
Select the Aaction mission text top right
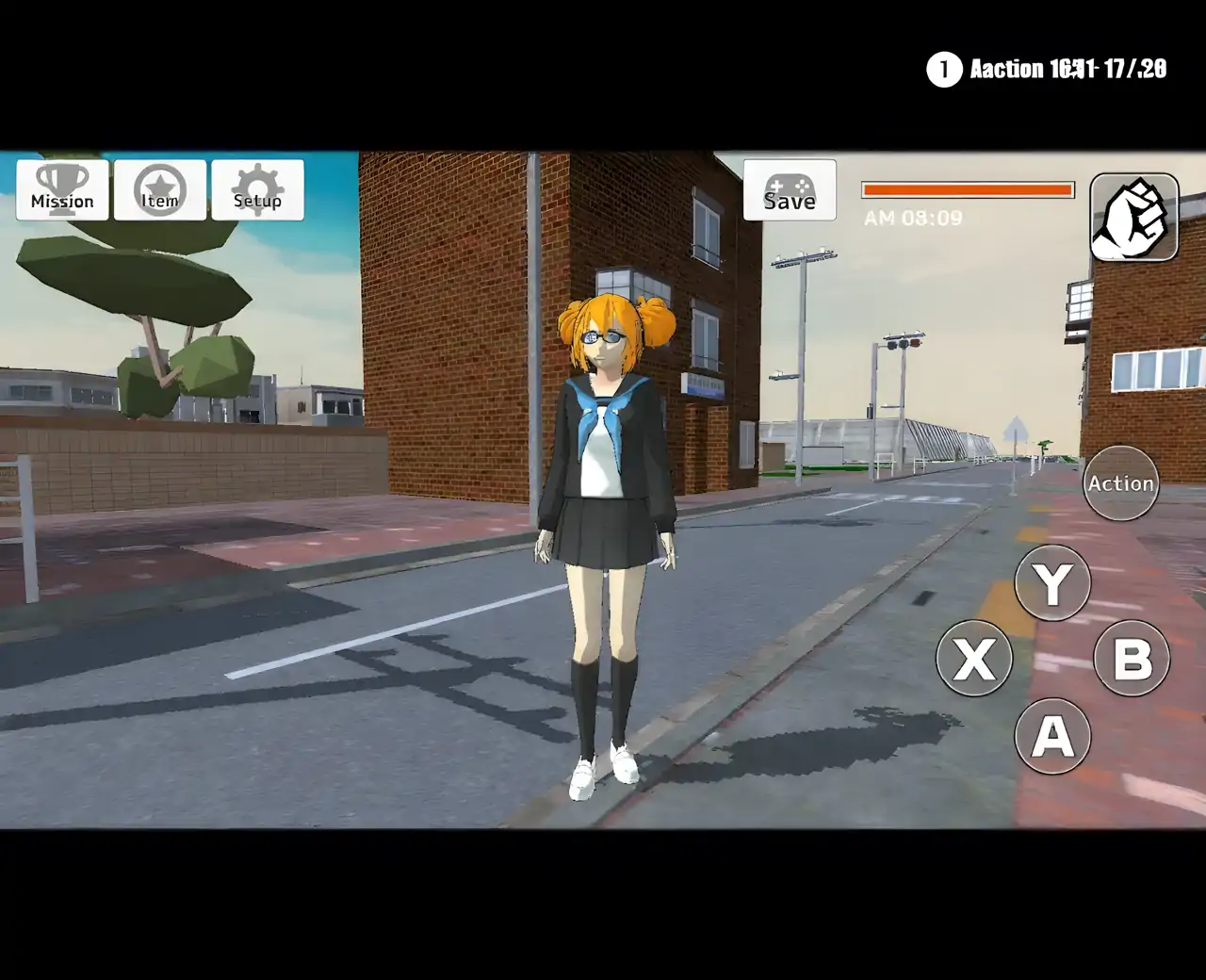(1065, 69)
